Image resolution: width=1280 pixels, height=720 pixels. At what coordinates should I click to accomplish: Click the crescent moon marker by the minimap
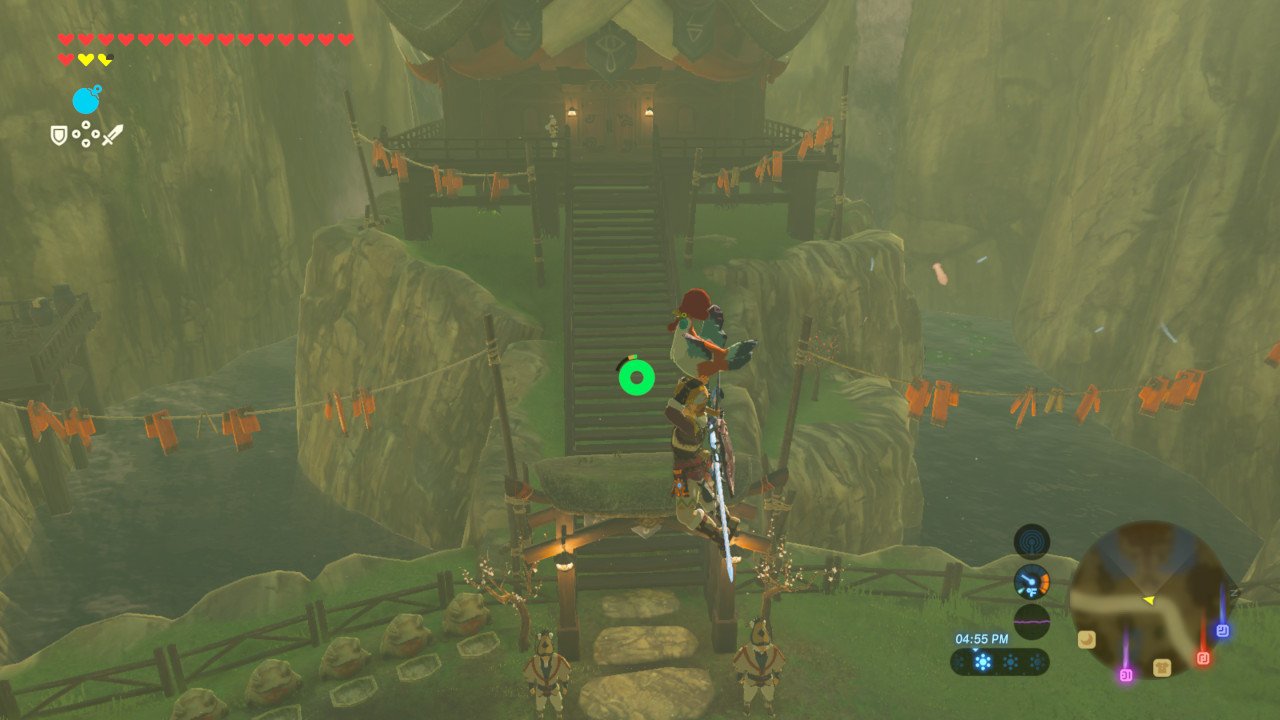click(1086, 638)
